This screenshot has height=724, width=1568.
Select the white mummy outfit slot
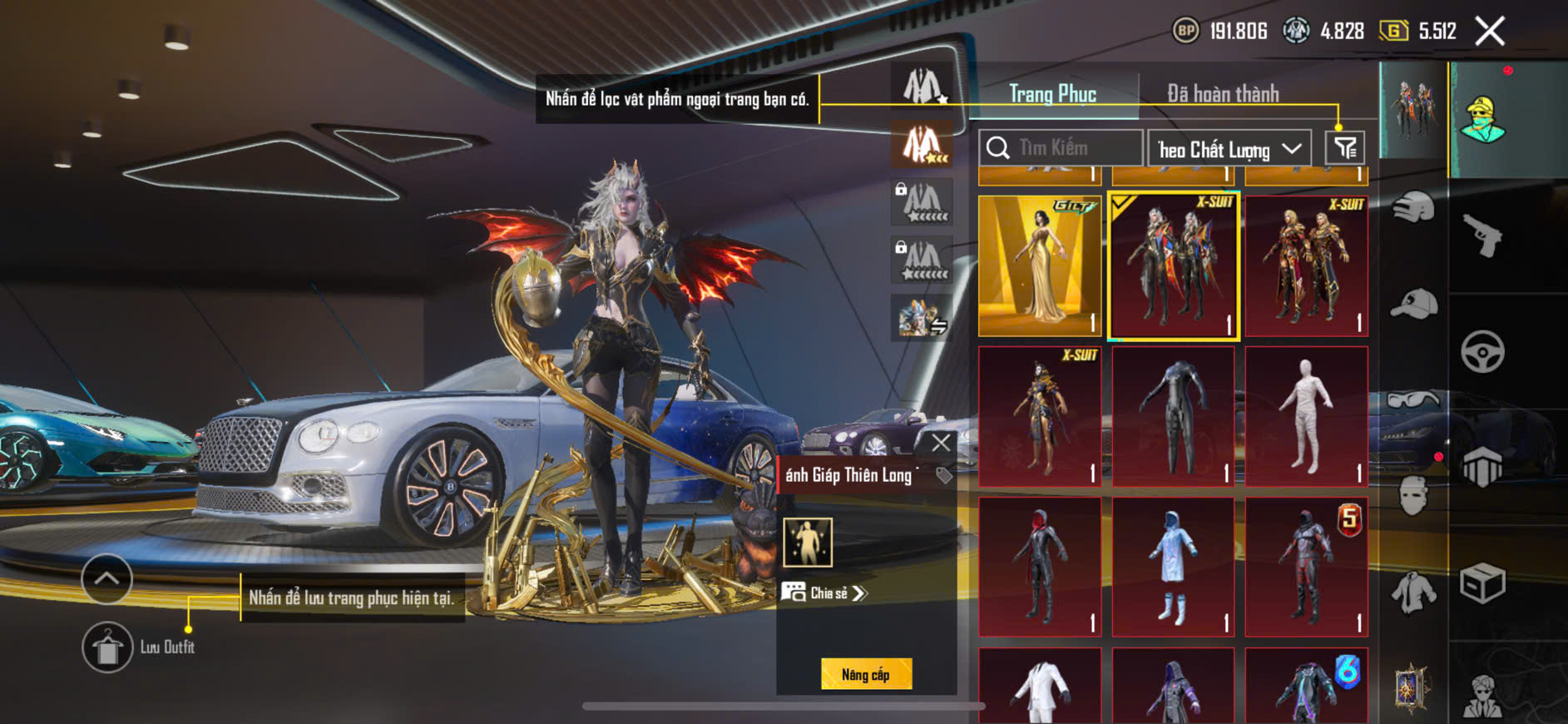[1306, 416]
